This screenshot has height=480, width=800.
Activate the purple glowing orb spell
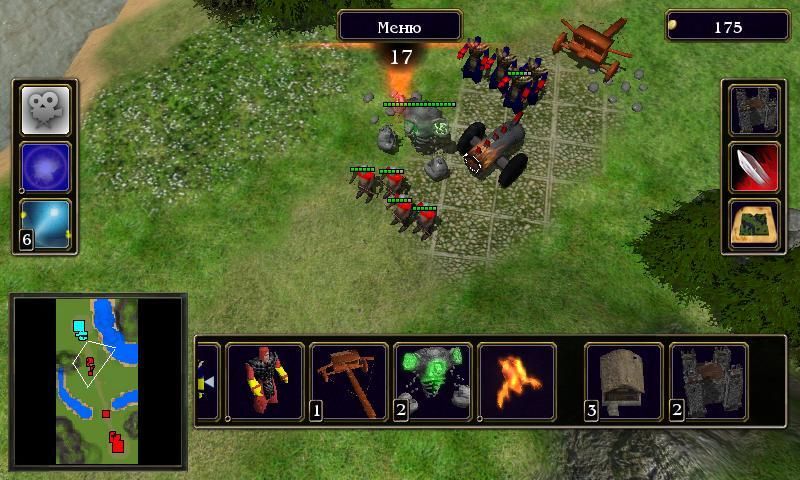pos(46,167)
